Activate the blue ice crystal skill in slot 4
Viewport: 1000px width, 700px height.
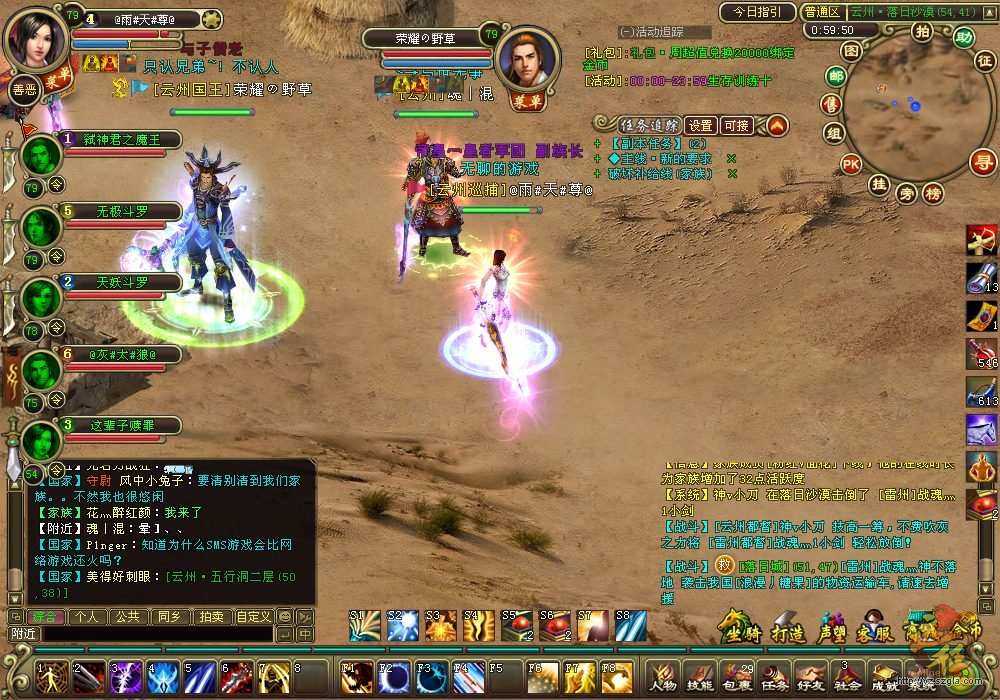tap(162, 677)
